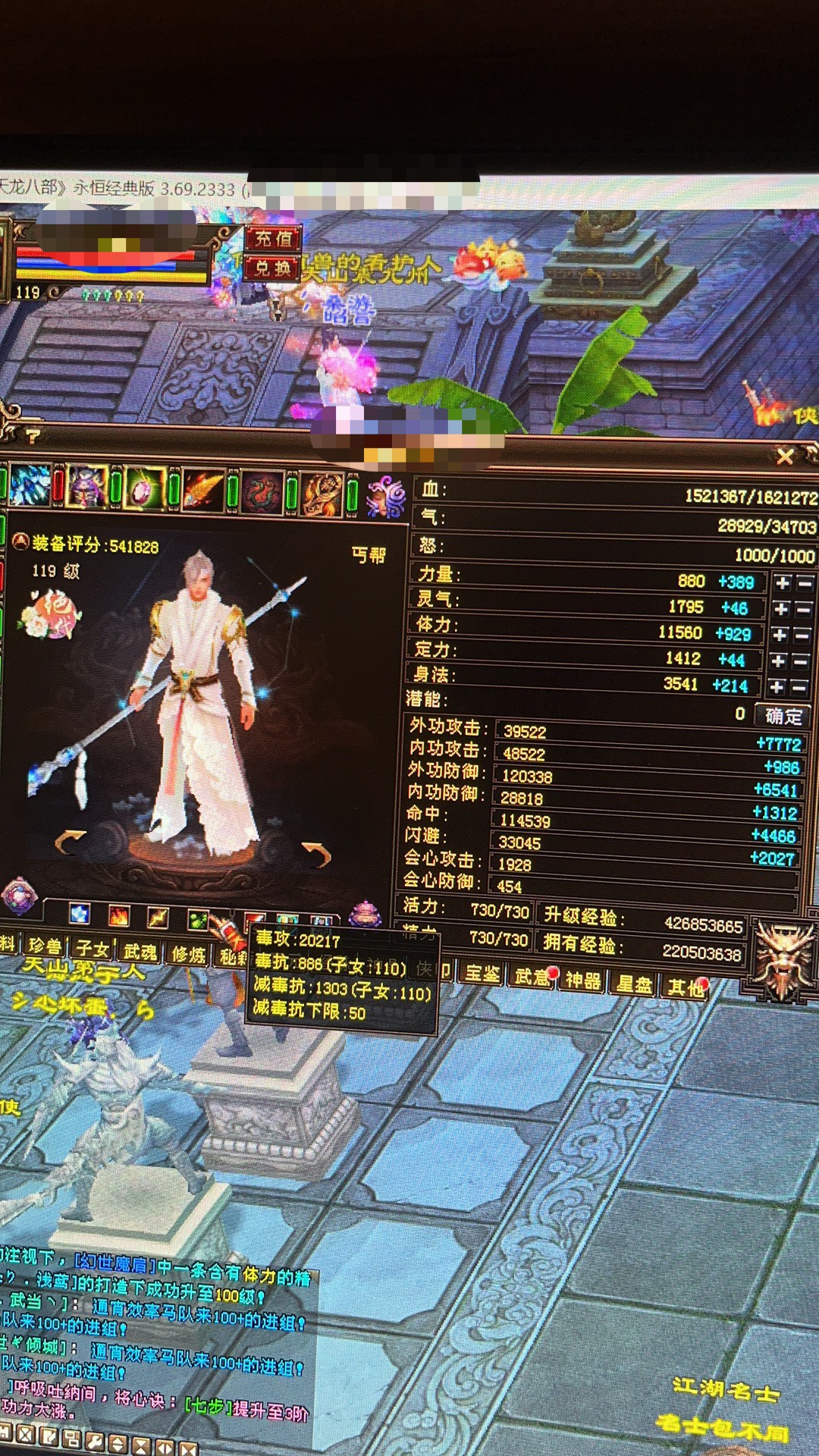Viewport: 819px width, 1456px height.
Task: Show the 武意 tab
Action: tap(532, 977)
